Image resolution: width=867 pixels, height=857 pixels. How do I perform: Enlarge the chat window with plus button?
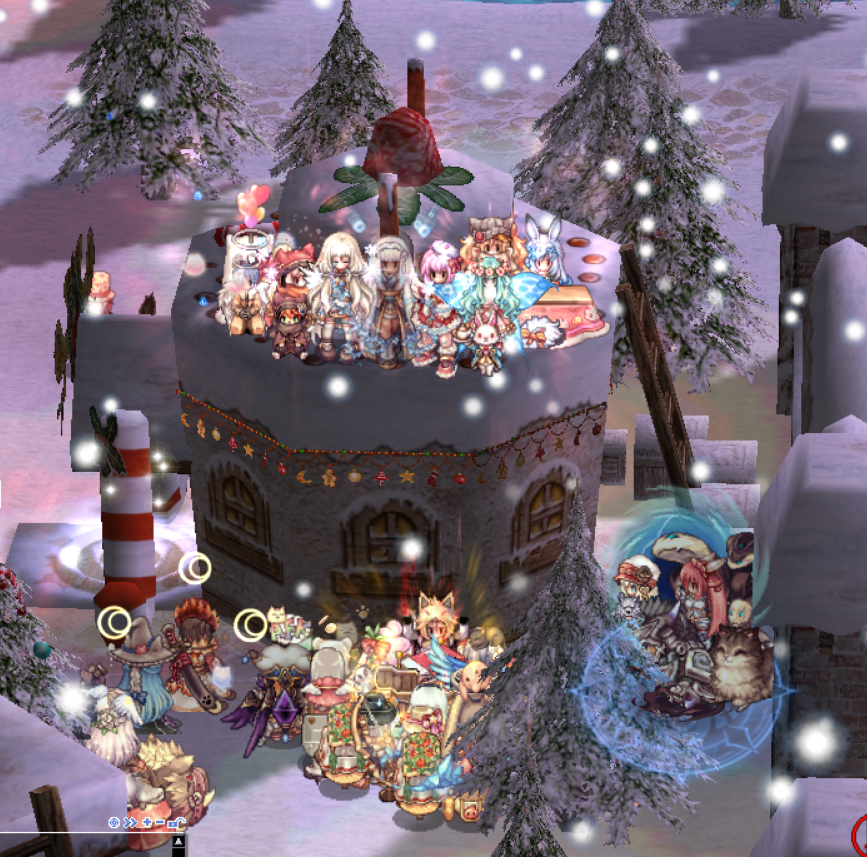[147, 822]
